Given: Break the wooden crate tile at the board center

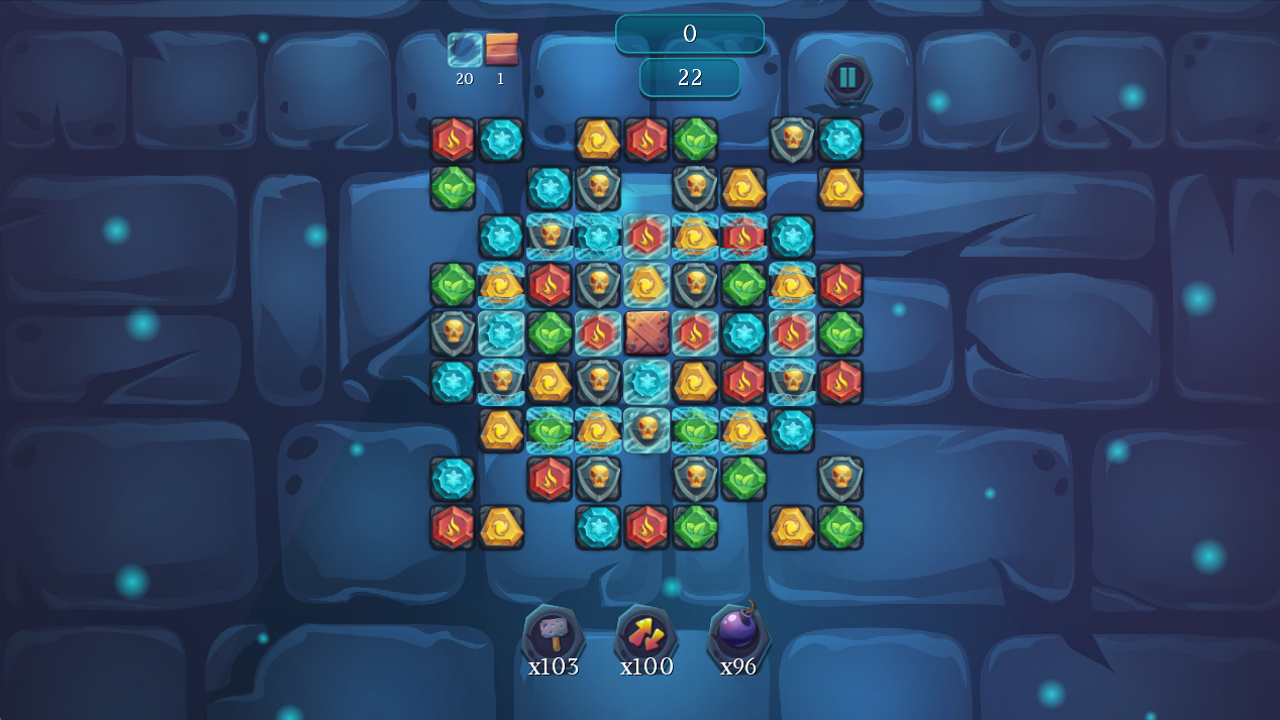Looking at the screenshot, I should [648, 334].
